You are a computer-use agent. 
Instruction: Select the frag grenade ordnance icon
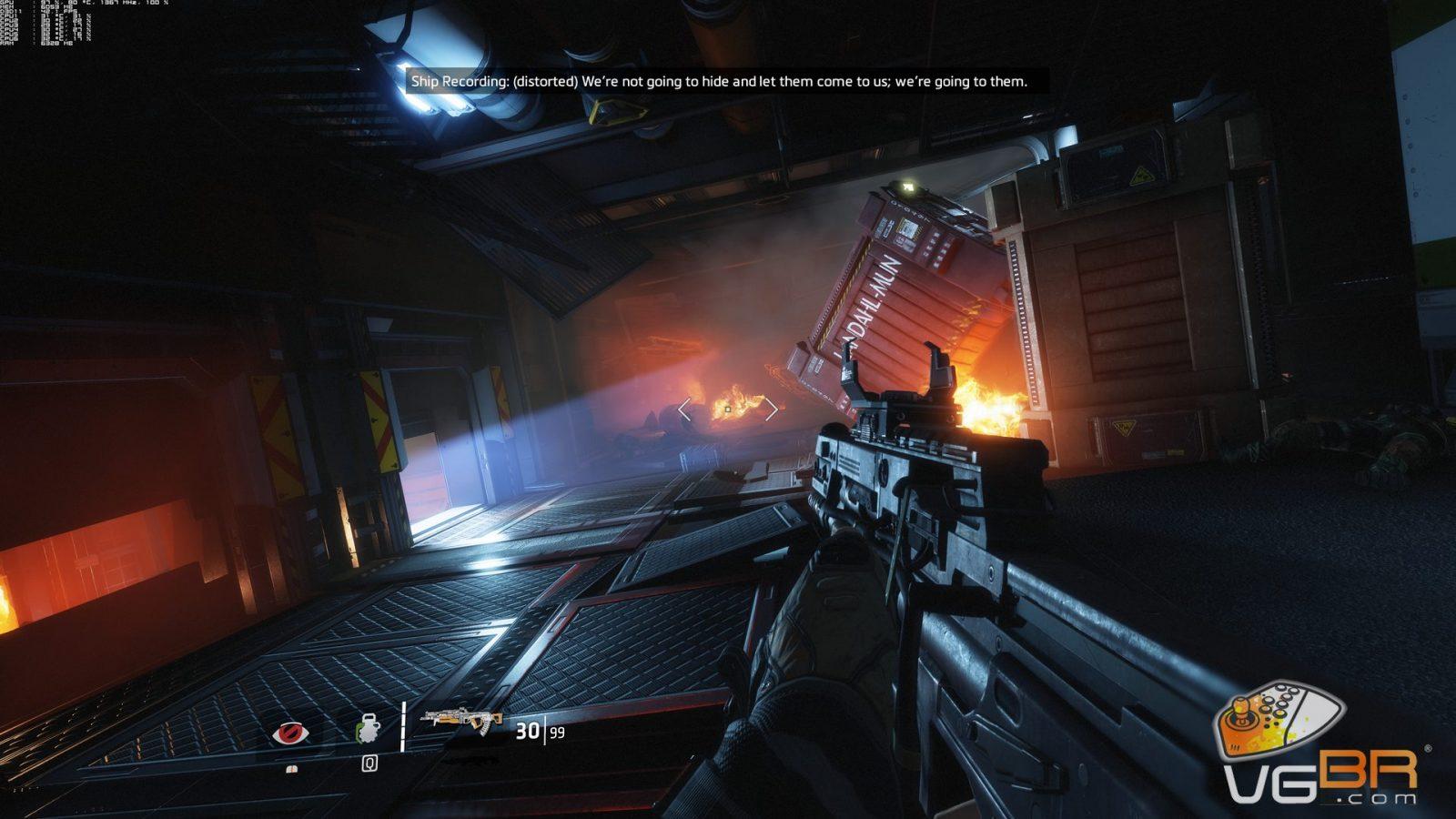click(x=369, y=731)
